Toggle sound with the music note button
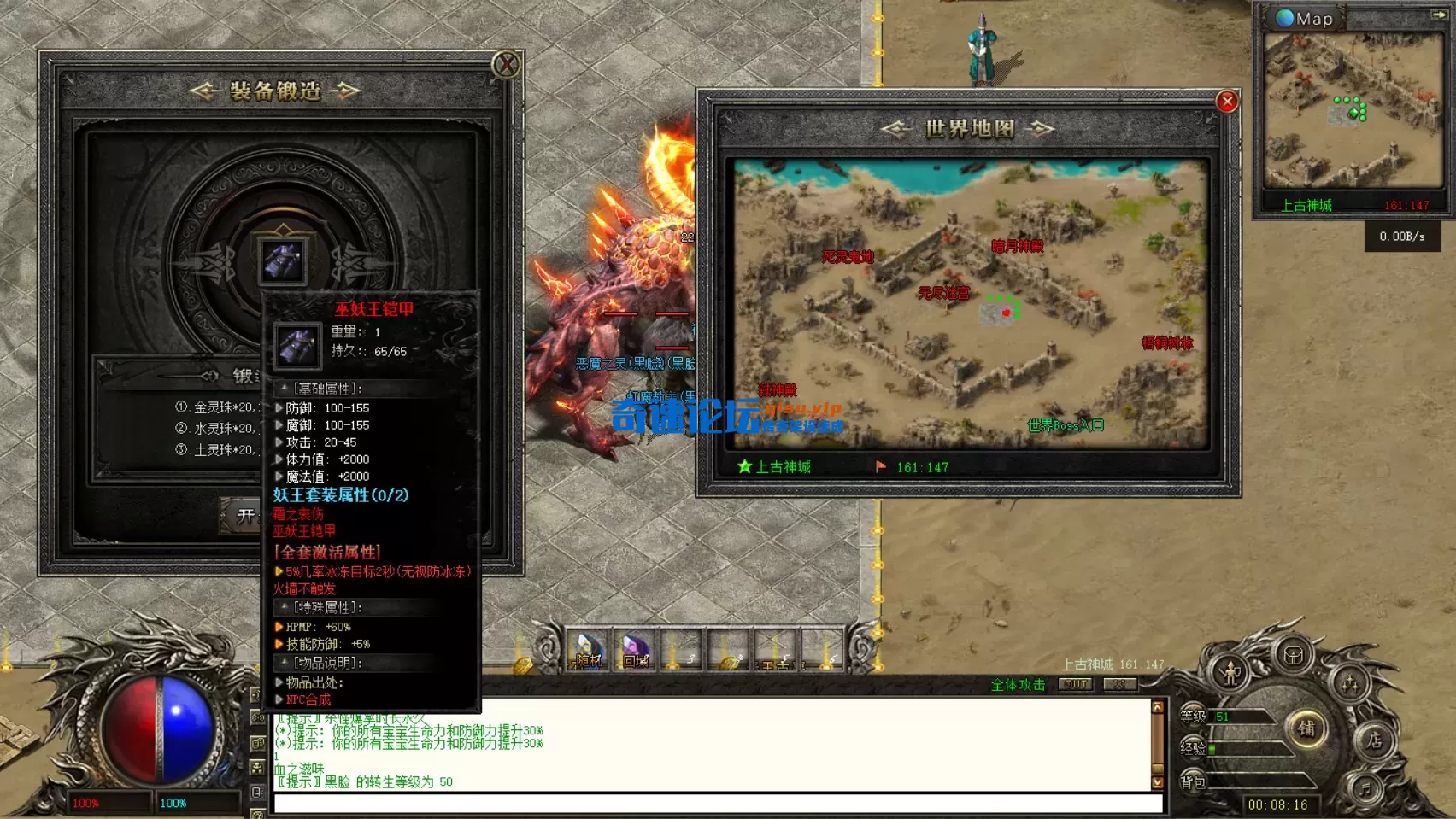The width and height of the screenshot is (1456, 819). pos(1364,787)
